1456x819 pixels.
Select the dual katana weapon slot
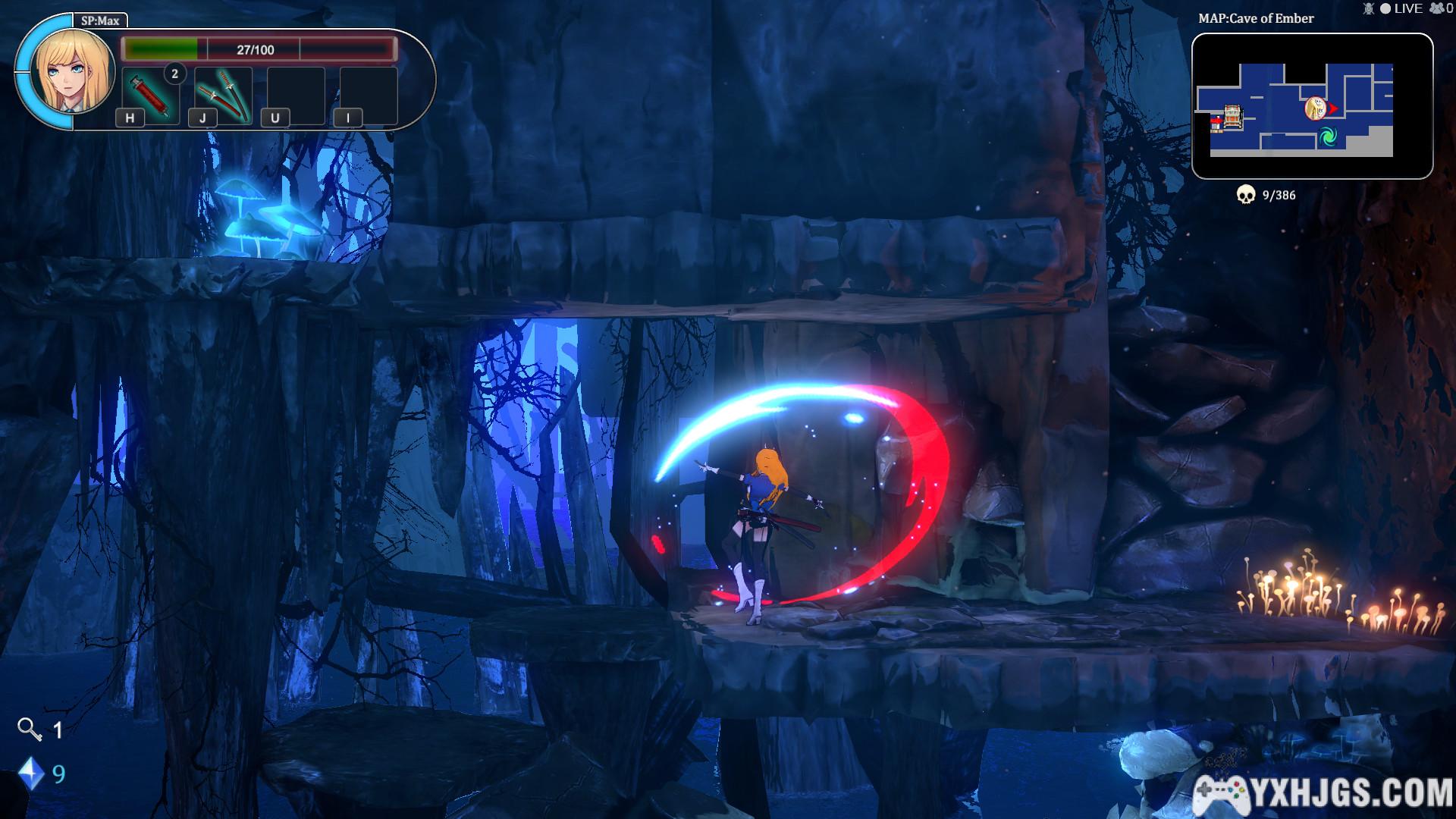pos(223,95)
